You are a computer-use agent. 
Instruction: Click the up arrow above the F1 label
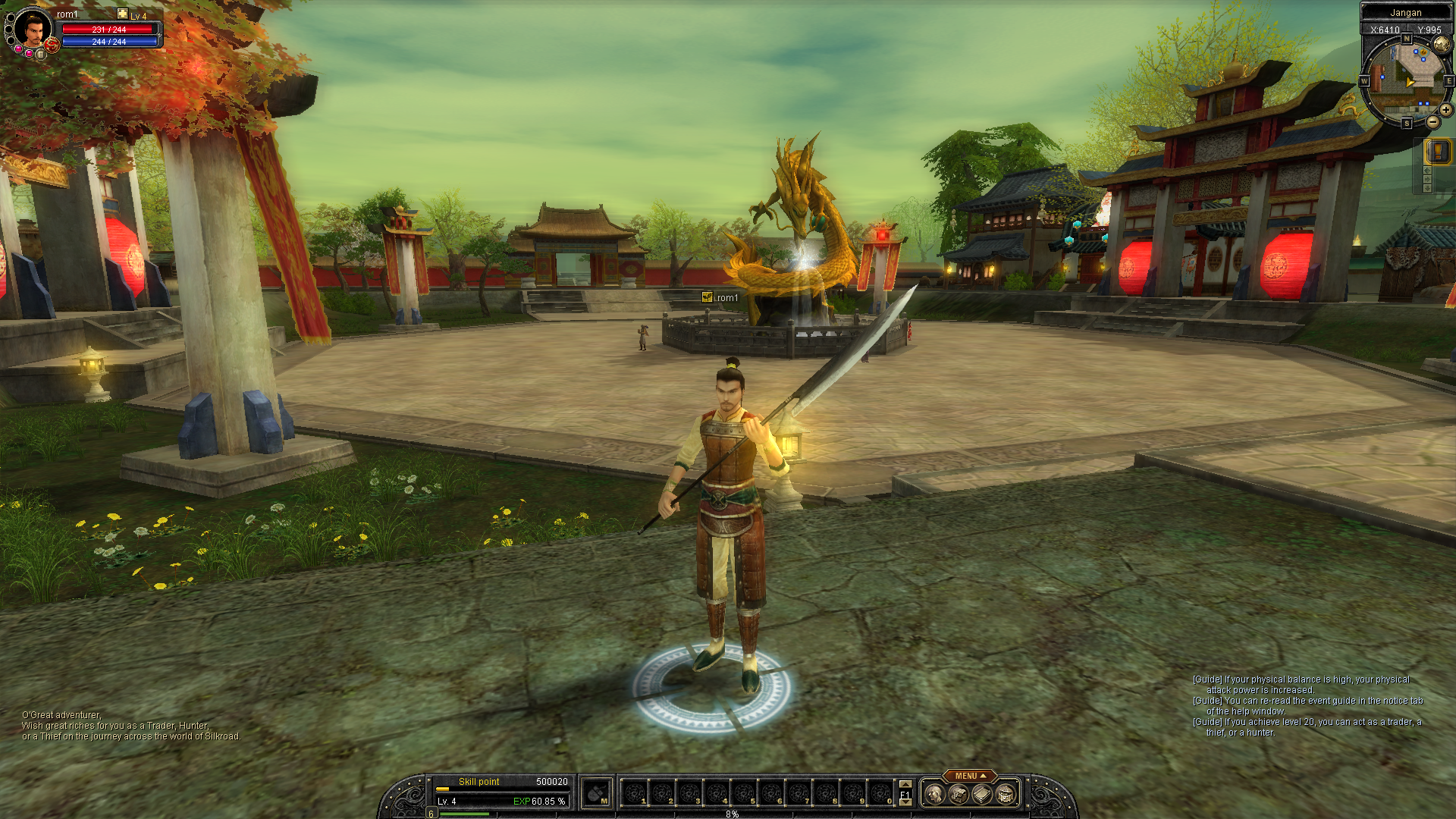click(904, 786)
